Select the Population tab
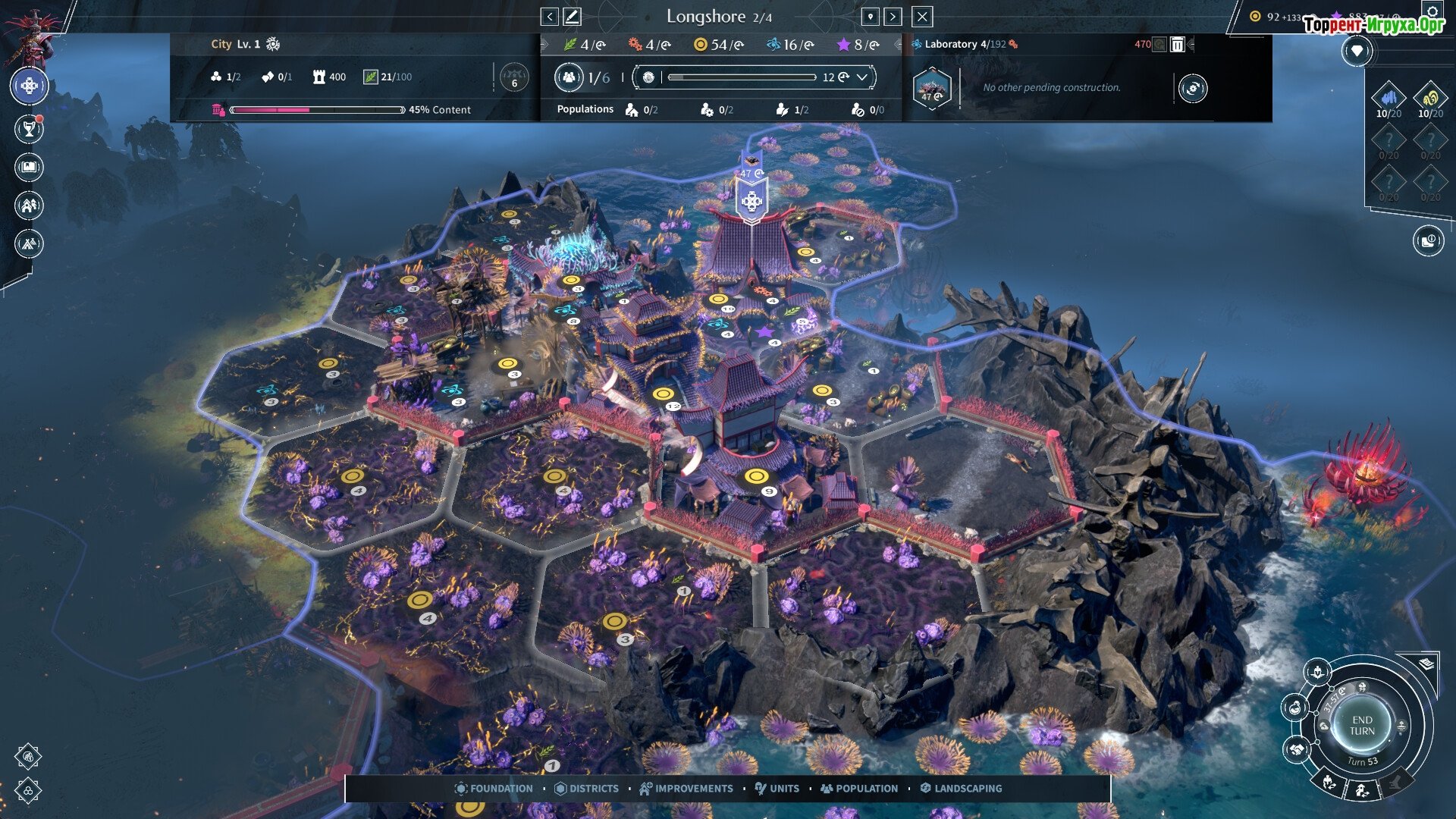Image resolution: width=1456 pixels, height=819 pixels. (x=859, y=789)
